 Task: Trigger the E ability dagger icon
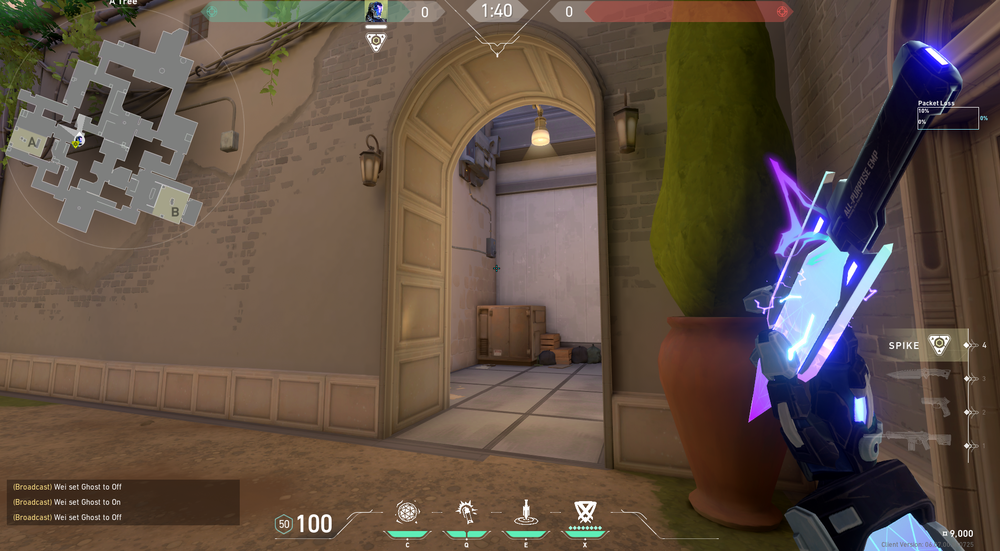tap(525, 513)
